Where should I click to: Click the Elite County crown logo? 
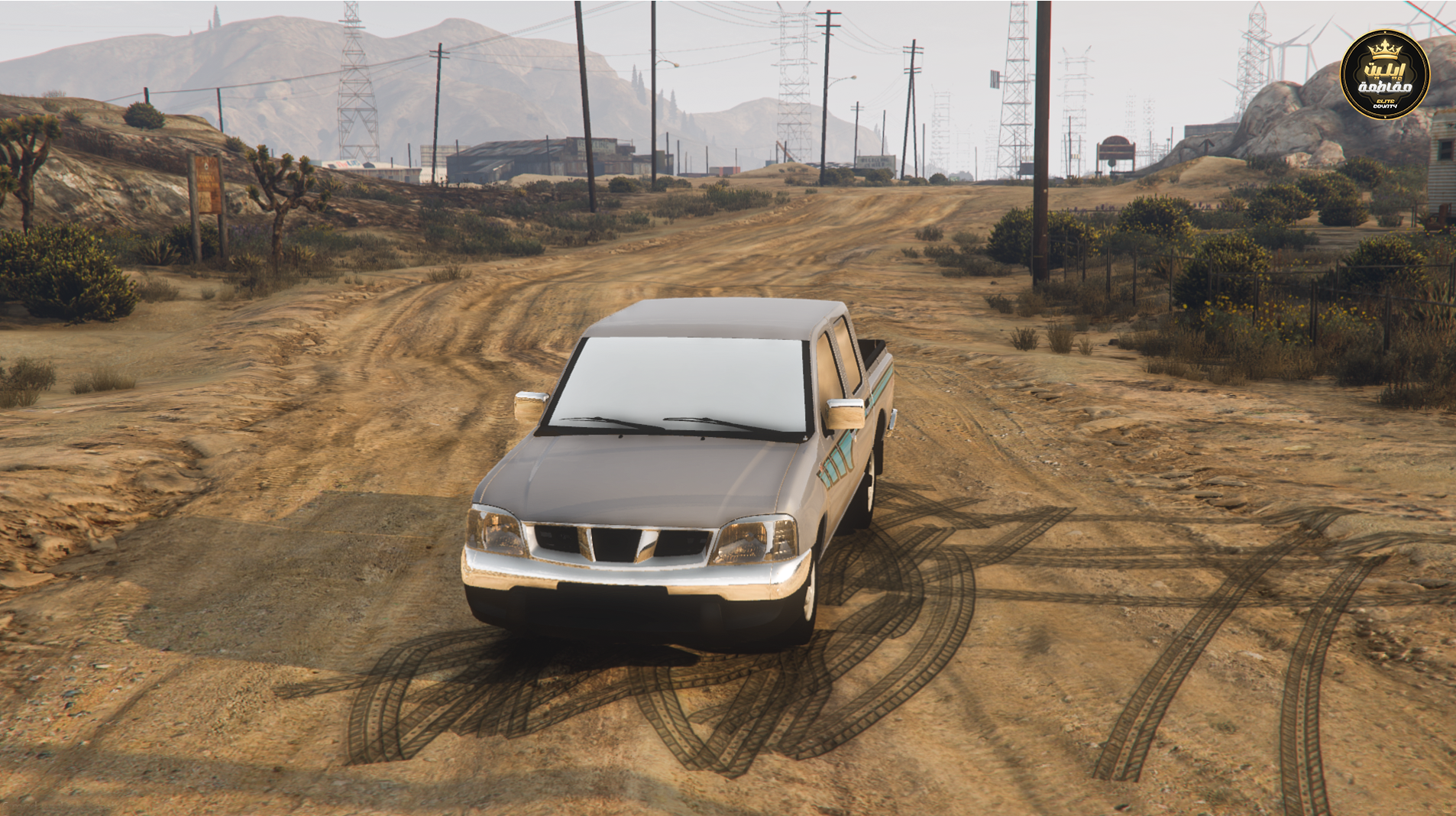pos(1384,75)
